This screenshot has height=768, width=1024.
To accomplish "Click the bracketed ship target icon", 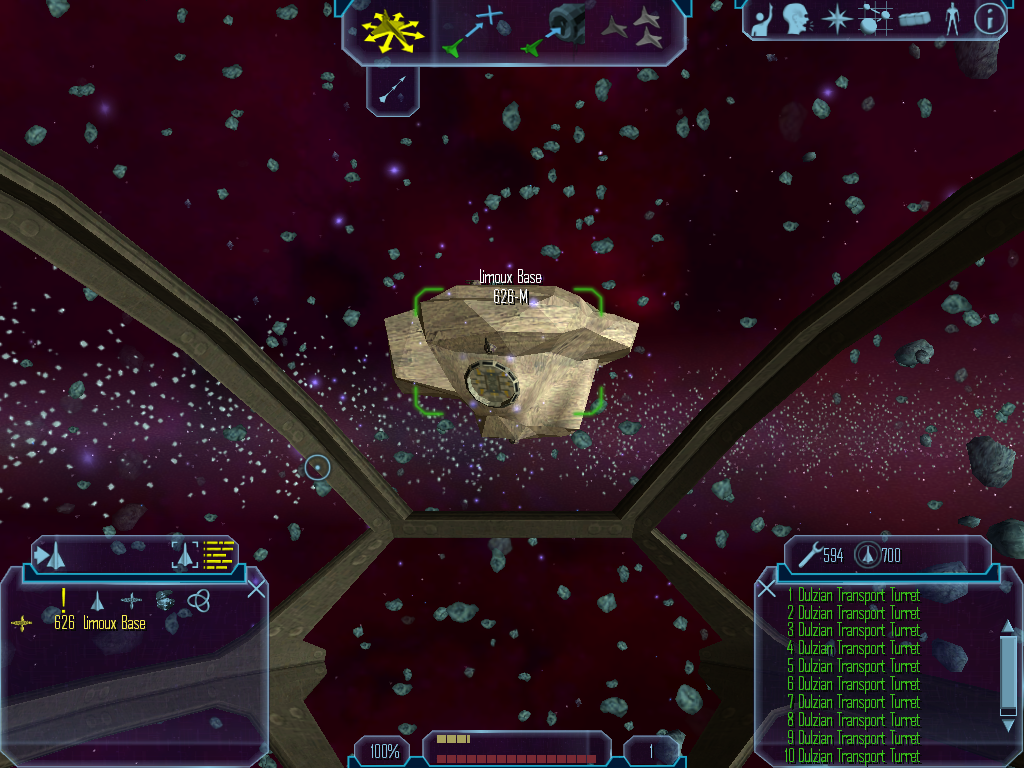I will click(185, 553).
